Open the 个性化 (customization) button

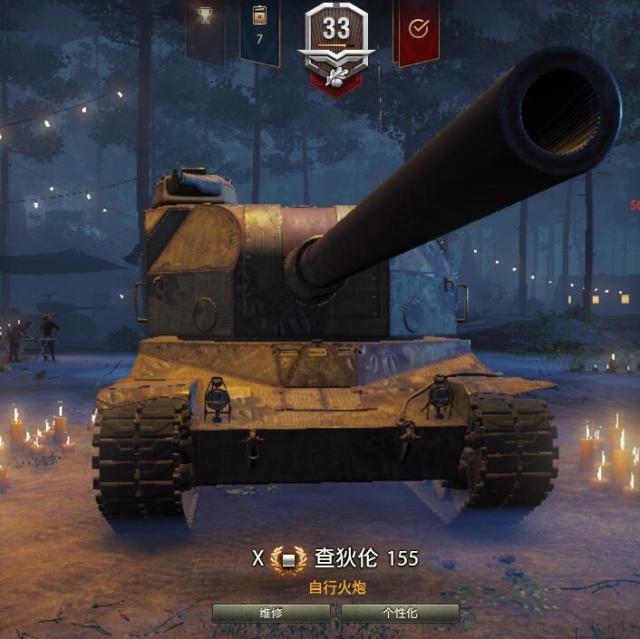pos(400,613)
